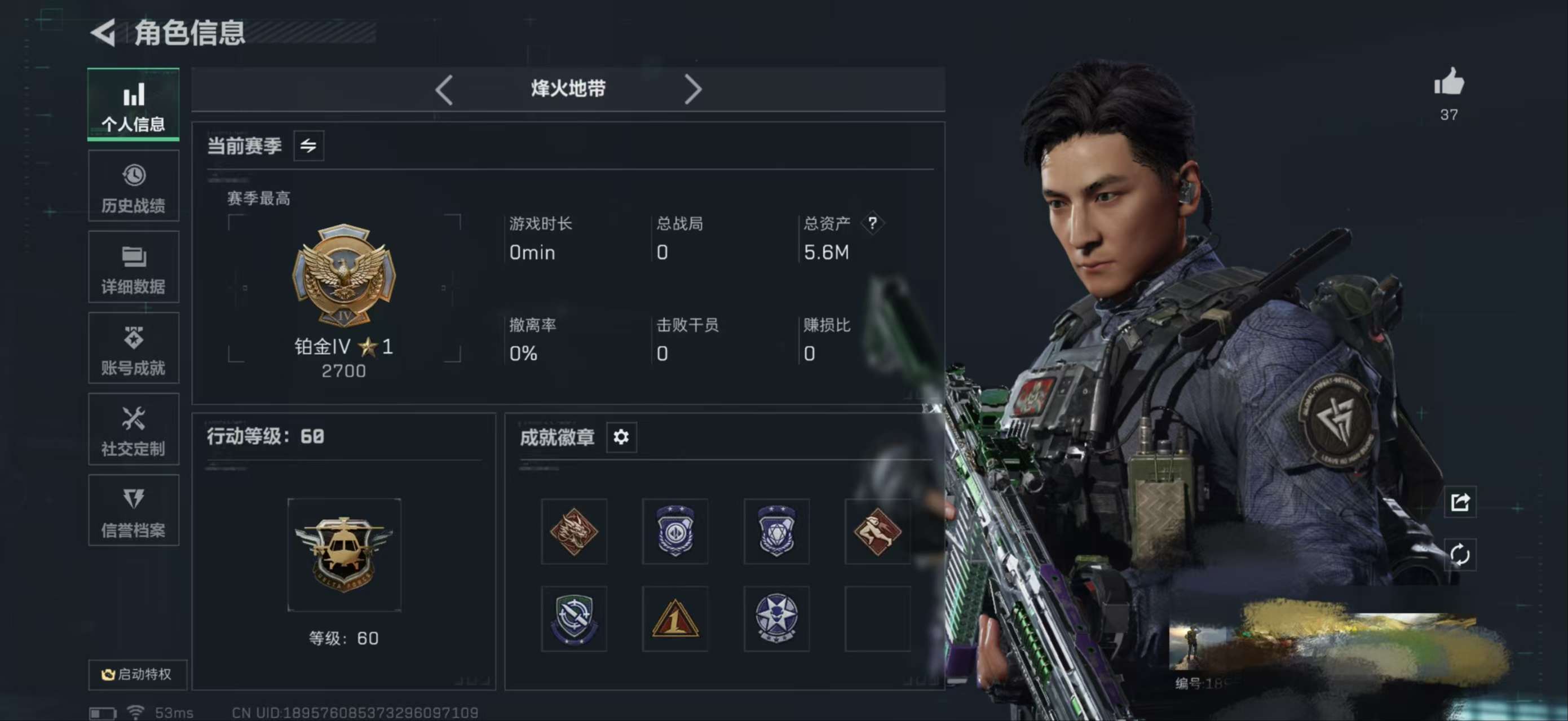This screenshot has width=1568, height=721.
Task: Open the 历史战绩 tab
Action: click(x=133, y=187)
